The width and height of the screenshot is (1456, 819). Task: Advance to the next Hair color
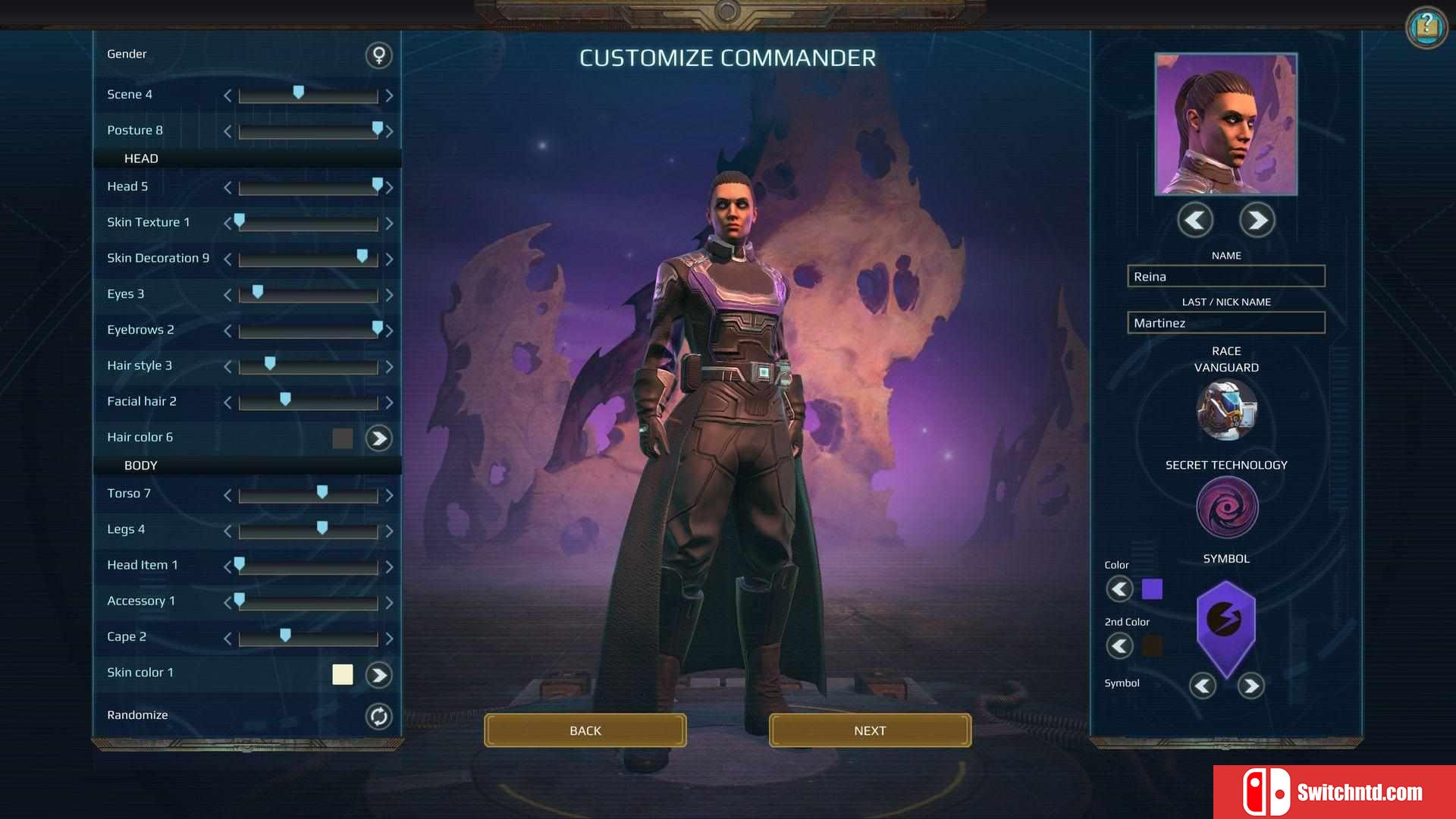point(378,438)
